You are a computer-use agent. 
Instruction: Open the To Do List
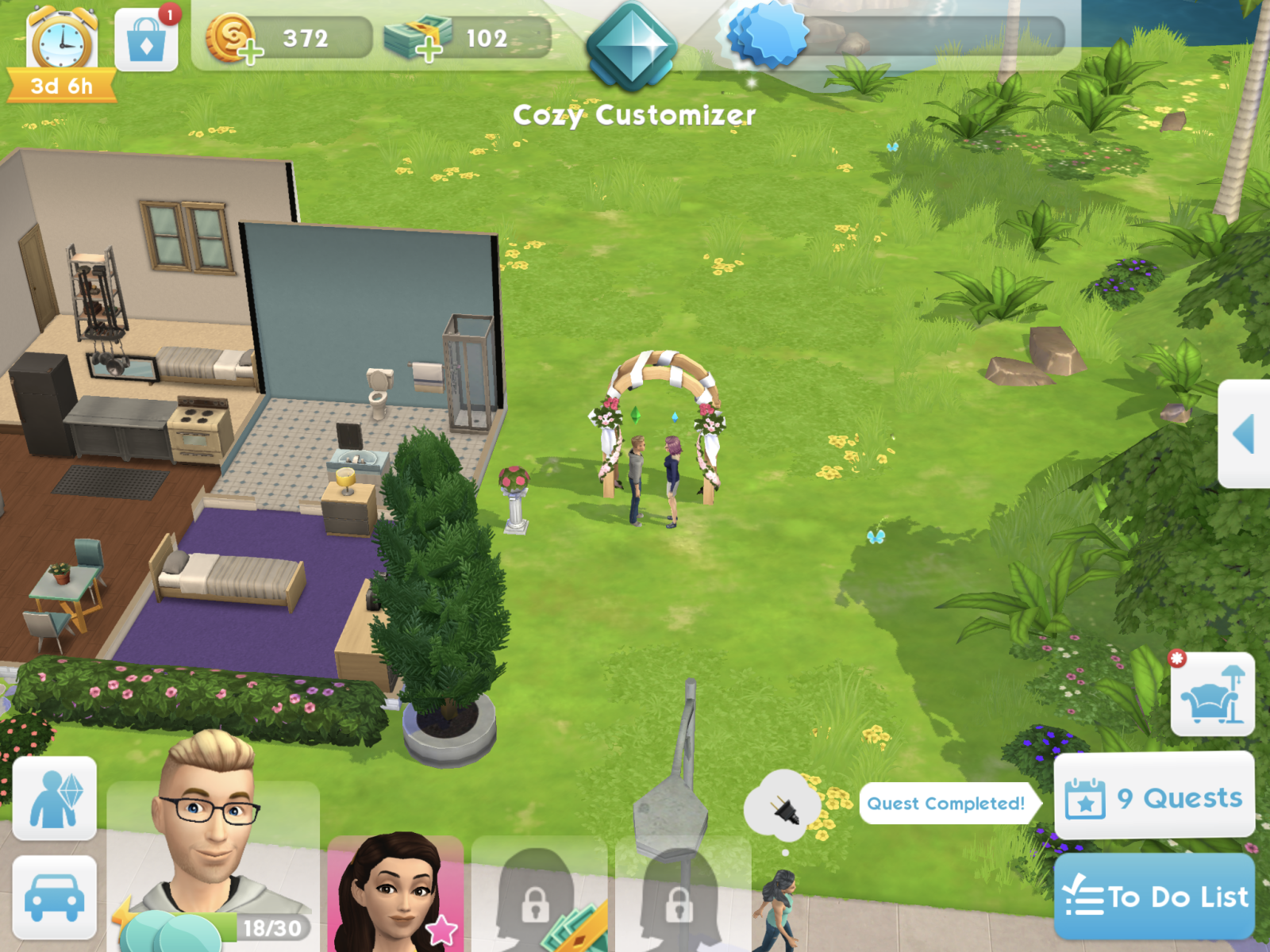click(x=1154, y=896)
